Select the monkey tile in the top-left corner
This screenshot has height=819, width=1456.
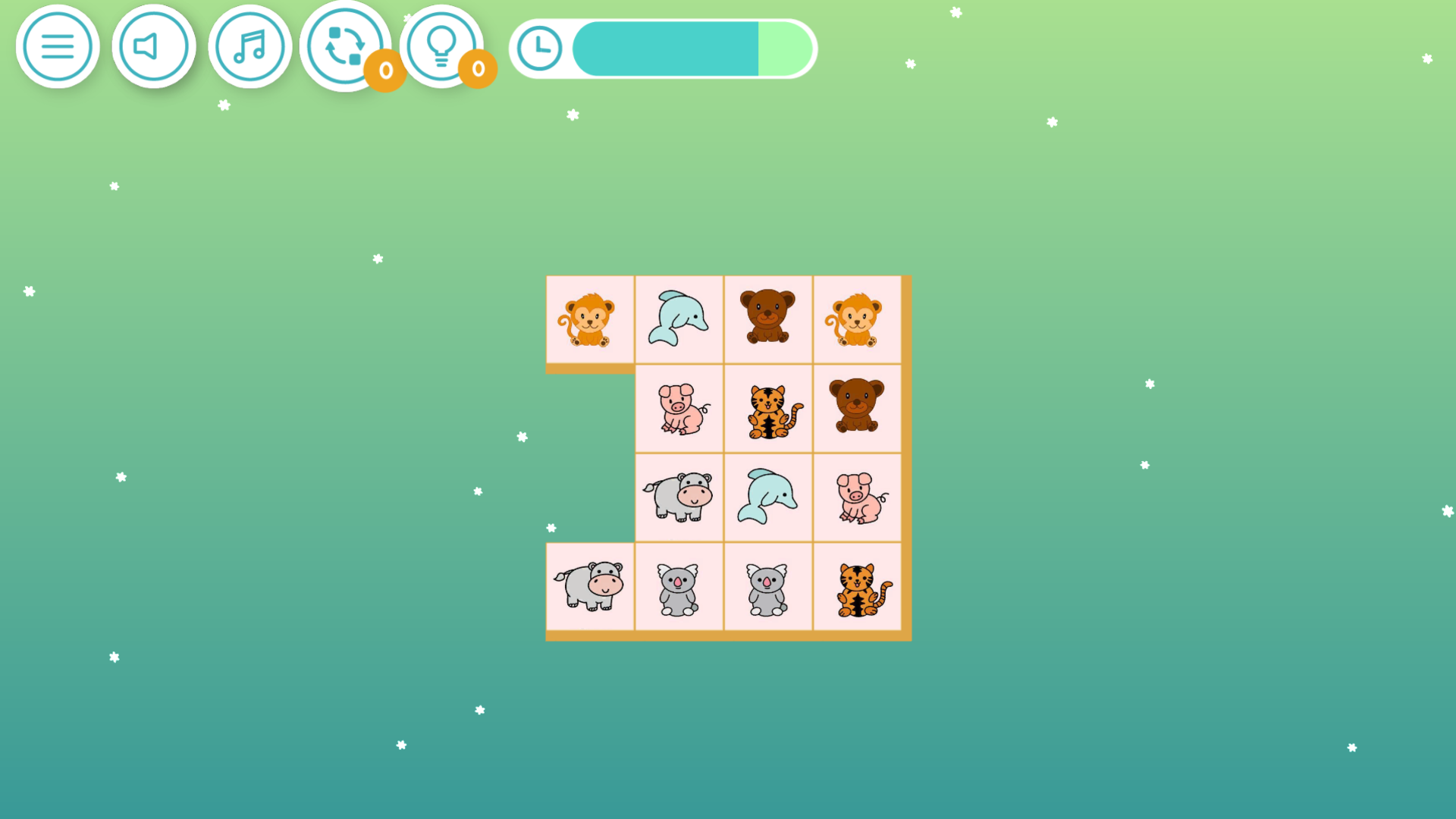click(589, 318)
